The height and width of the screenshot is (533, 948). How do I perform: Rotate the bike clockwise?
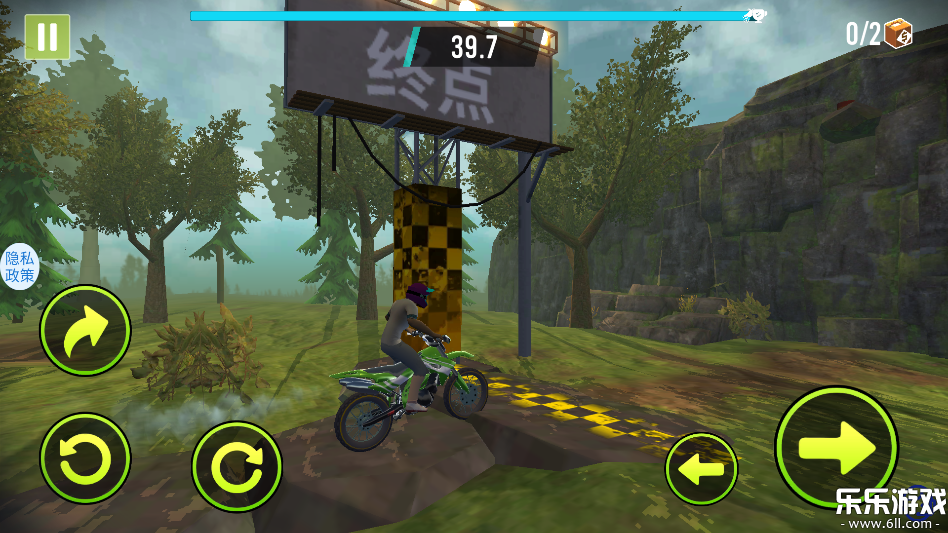click(x=237, y=466)
